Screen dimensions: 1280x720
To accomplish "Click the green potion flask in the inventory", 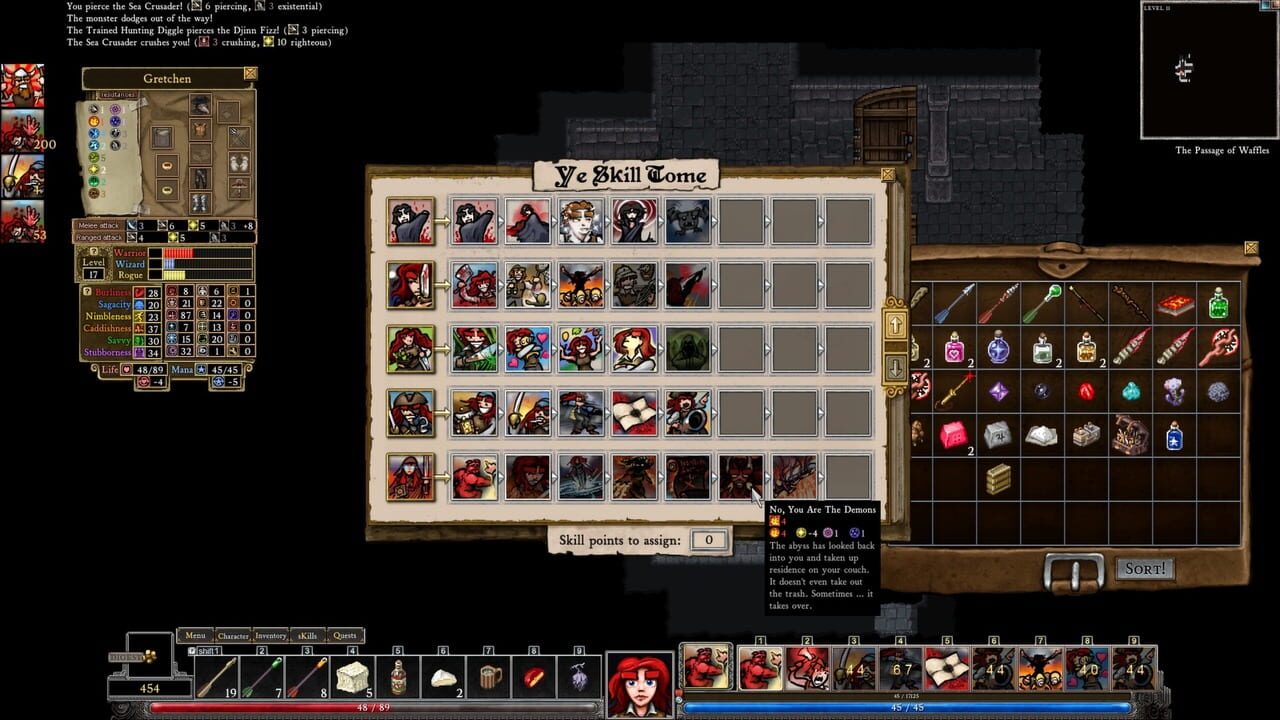I will coord(1220,305).
